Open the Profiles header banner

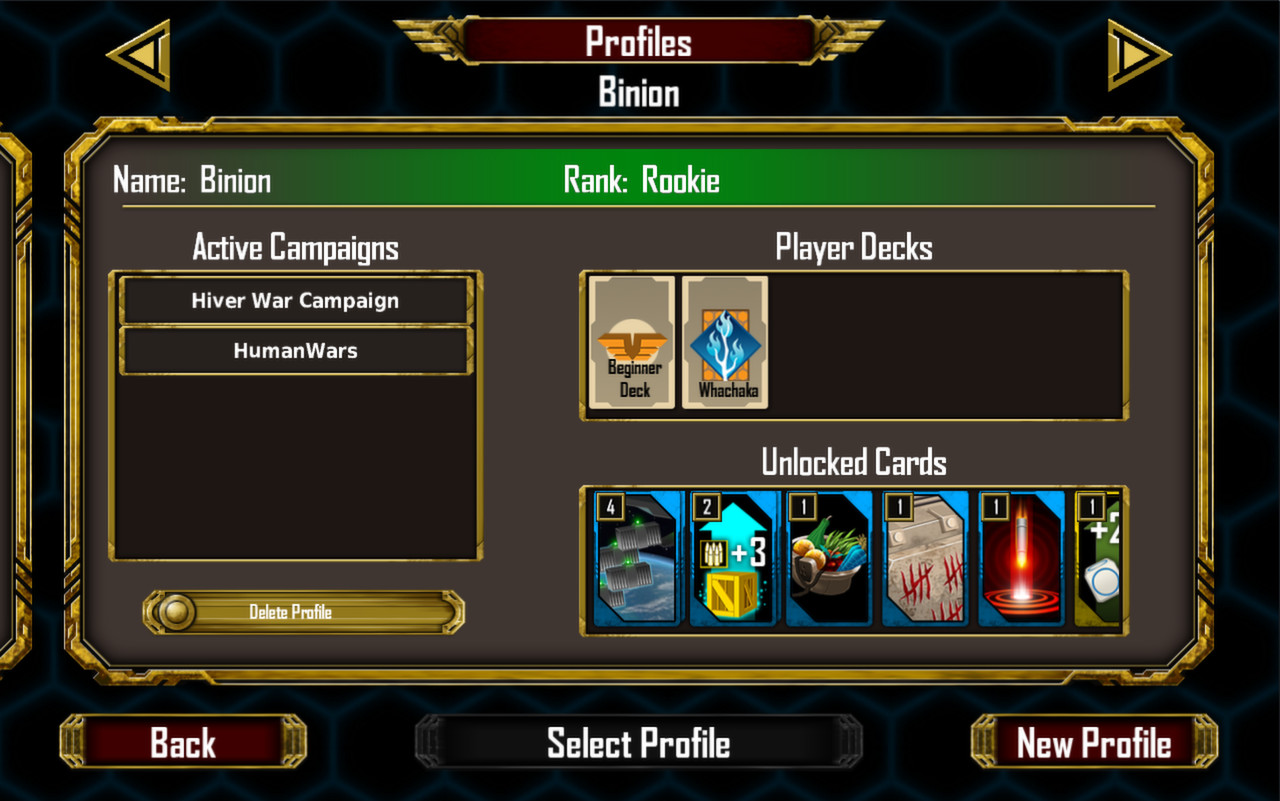pyautogui.click(x=638, y=42)
